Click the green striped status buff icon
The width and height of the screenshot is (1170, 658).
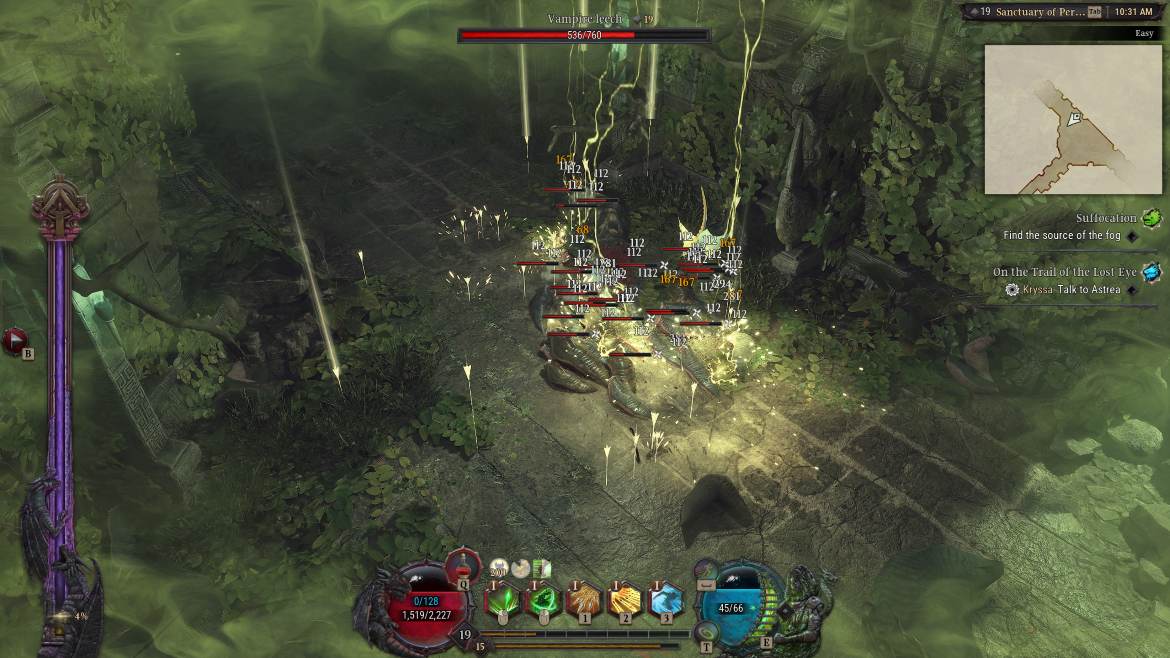(543, 568)
